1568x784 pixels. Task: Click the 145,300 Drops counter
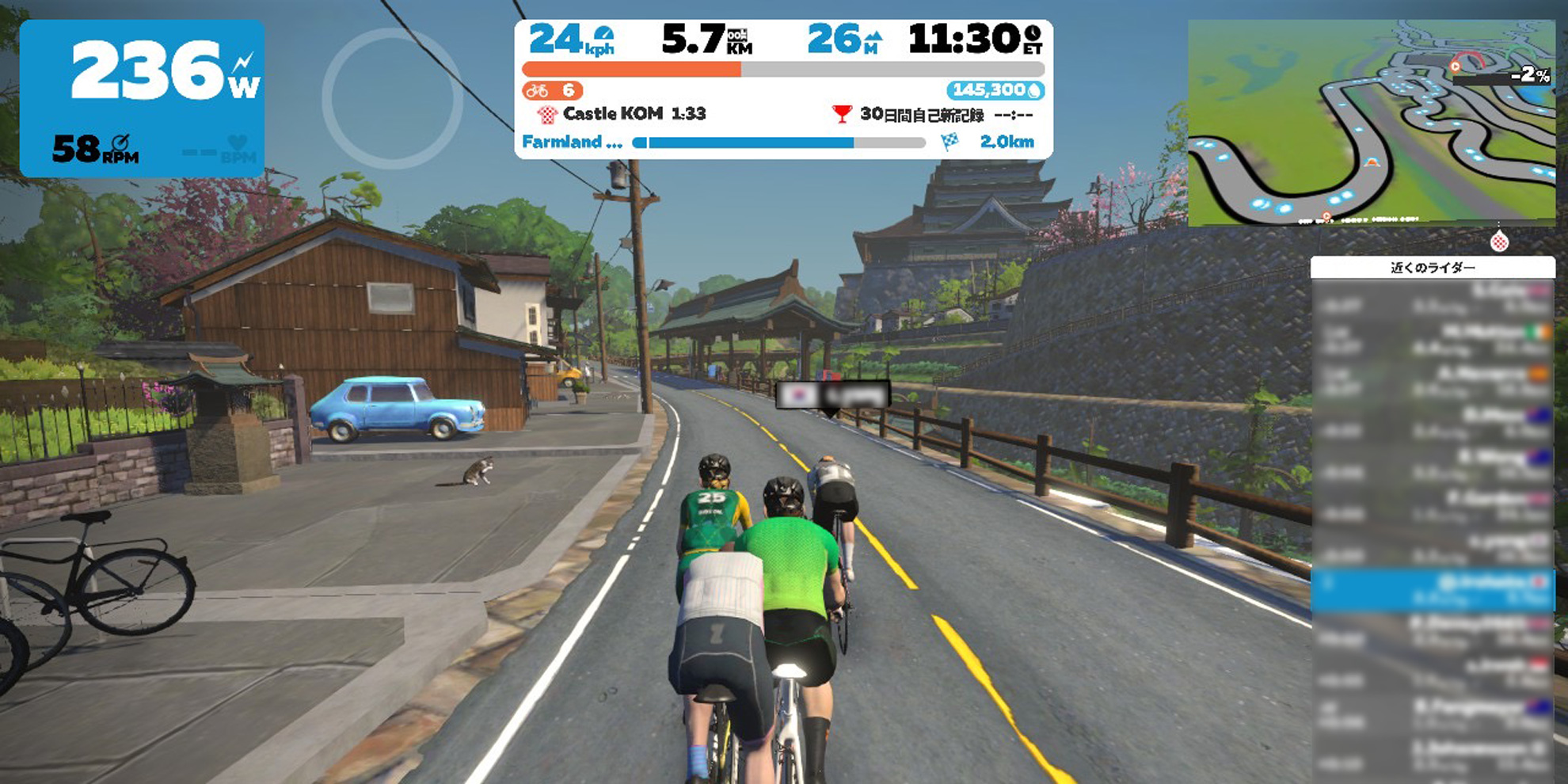point(995,90)
